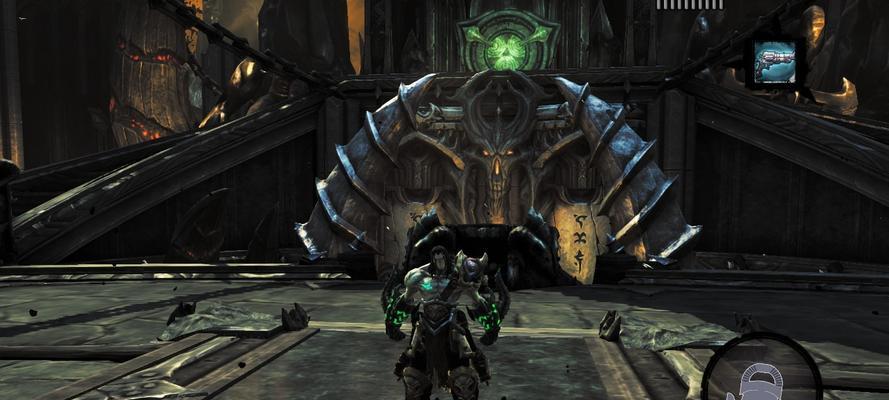Select the pistol weapon icon
889x400 pixels.
pyautogui.click(x=777, y=62)
